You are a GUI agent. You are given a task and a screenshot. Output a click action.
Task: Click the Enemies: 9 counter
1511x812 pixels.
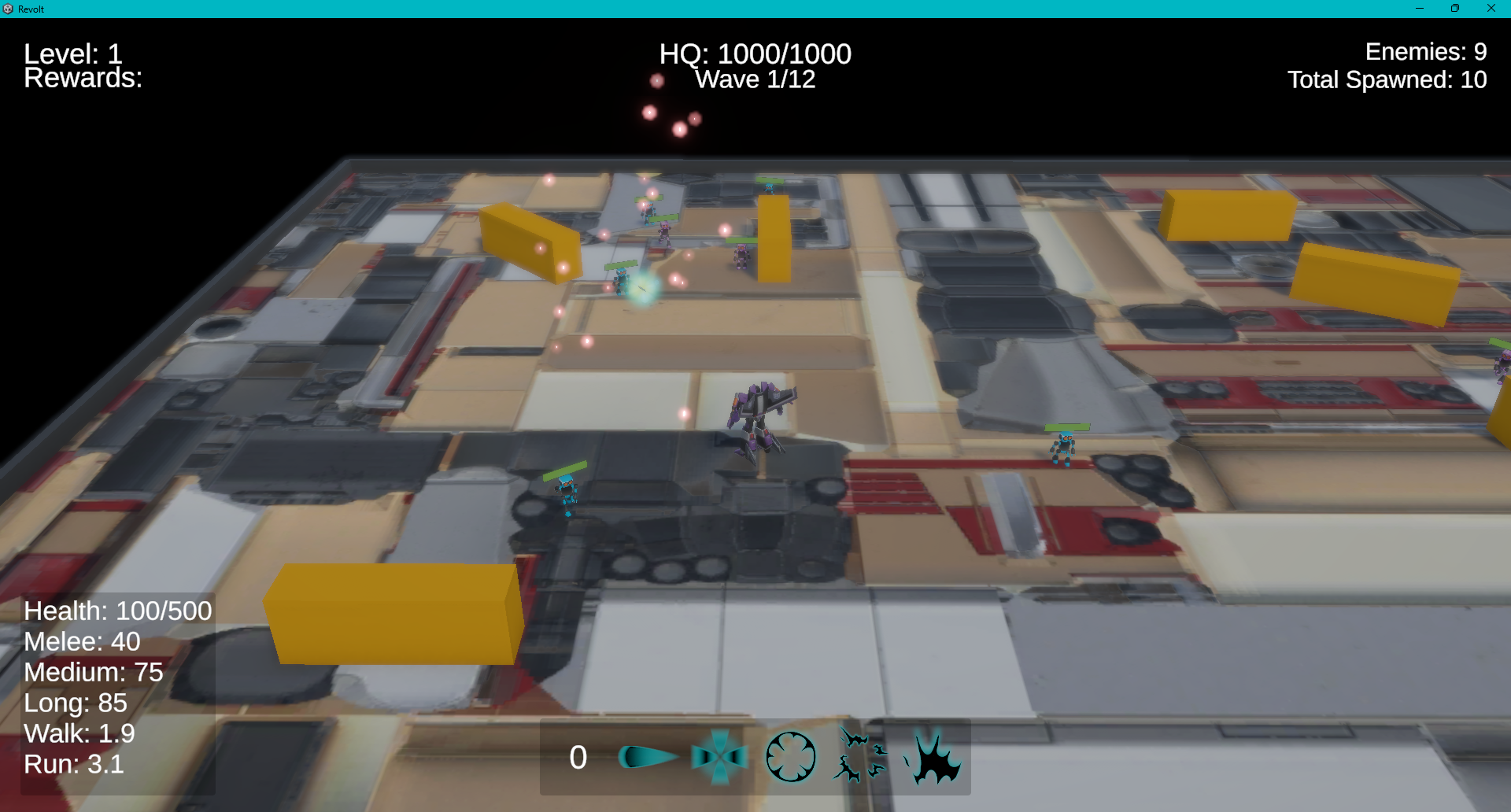[x=1425, y=52]
